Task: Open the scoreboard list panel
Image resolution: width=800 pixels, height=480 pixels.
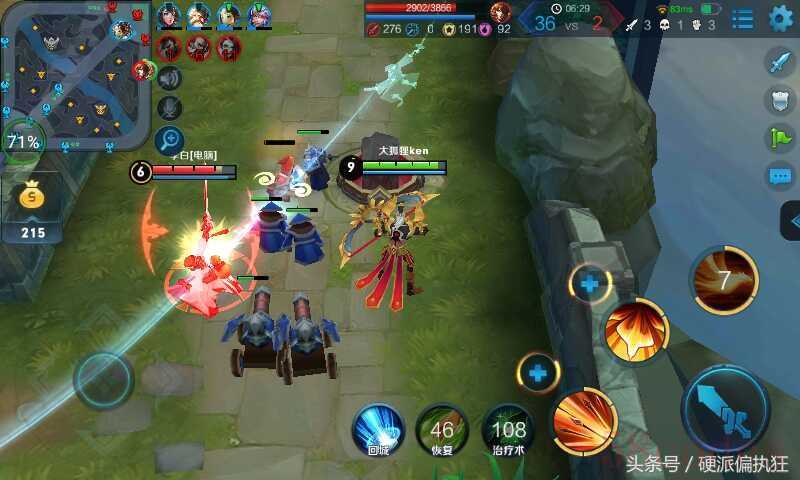Action: click(742, 18)
